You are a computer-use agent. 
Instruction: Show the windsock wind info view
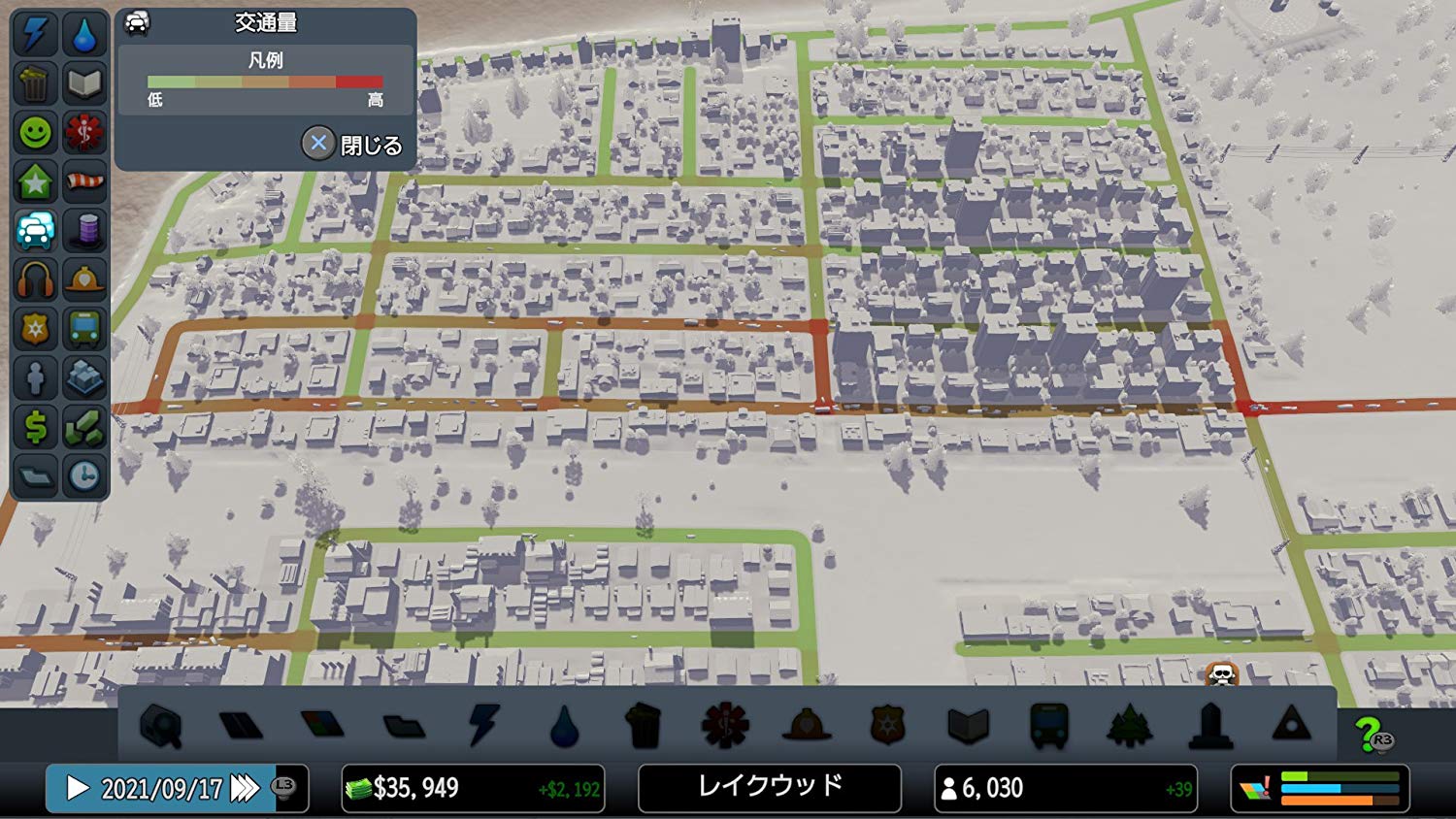(x=84, y=181)
